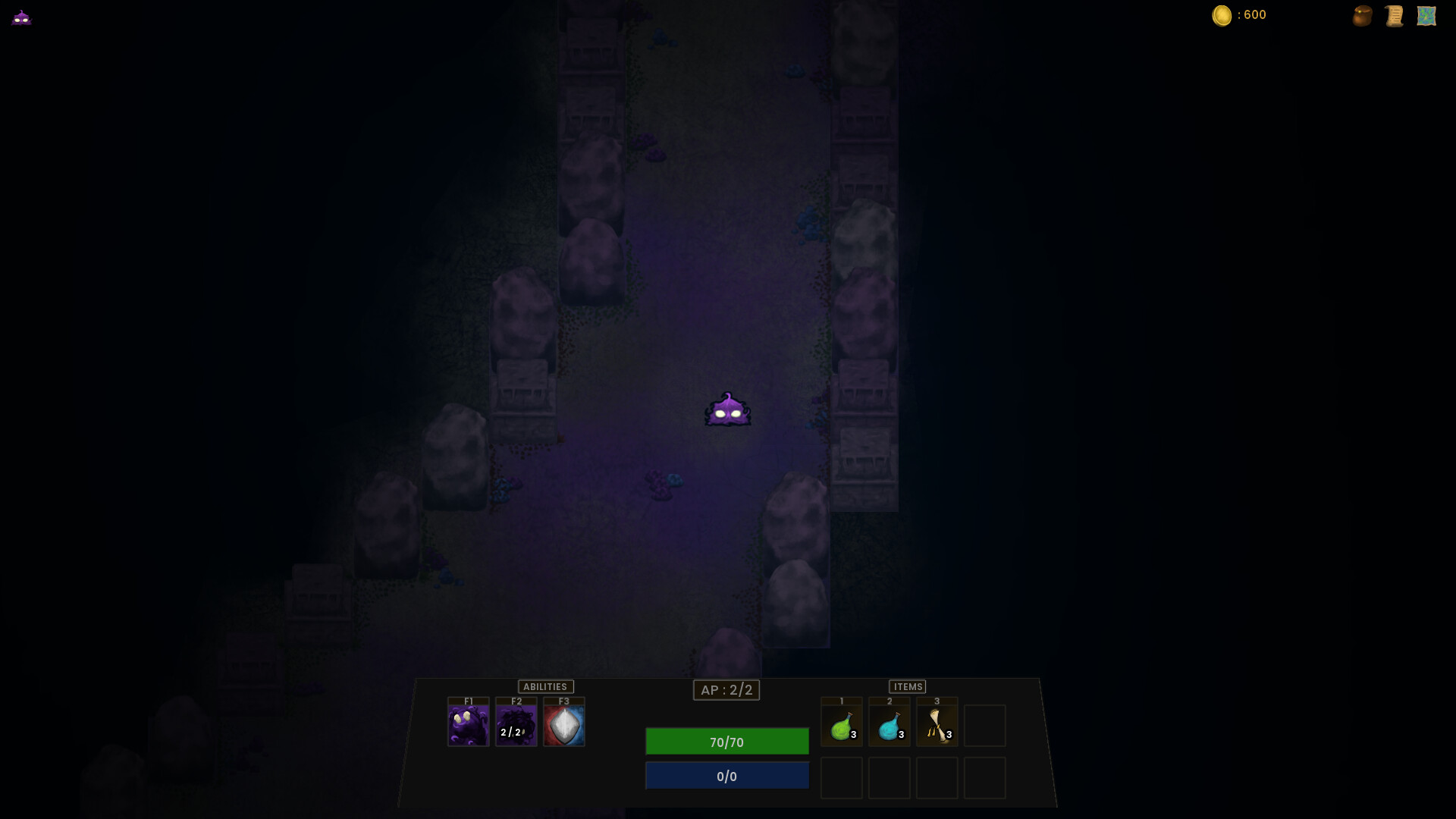Open the world map icon

(1427, 15)
